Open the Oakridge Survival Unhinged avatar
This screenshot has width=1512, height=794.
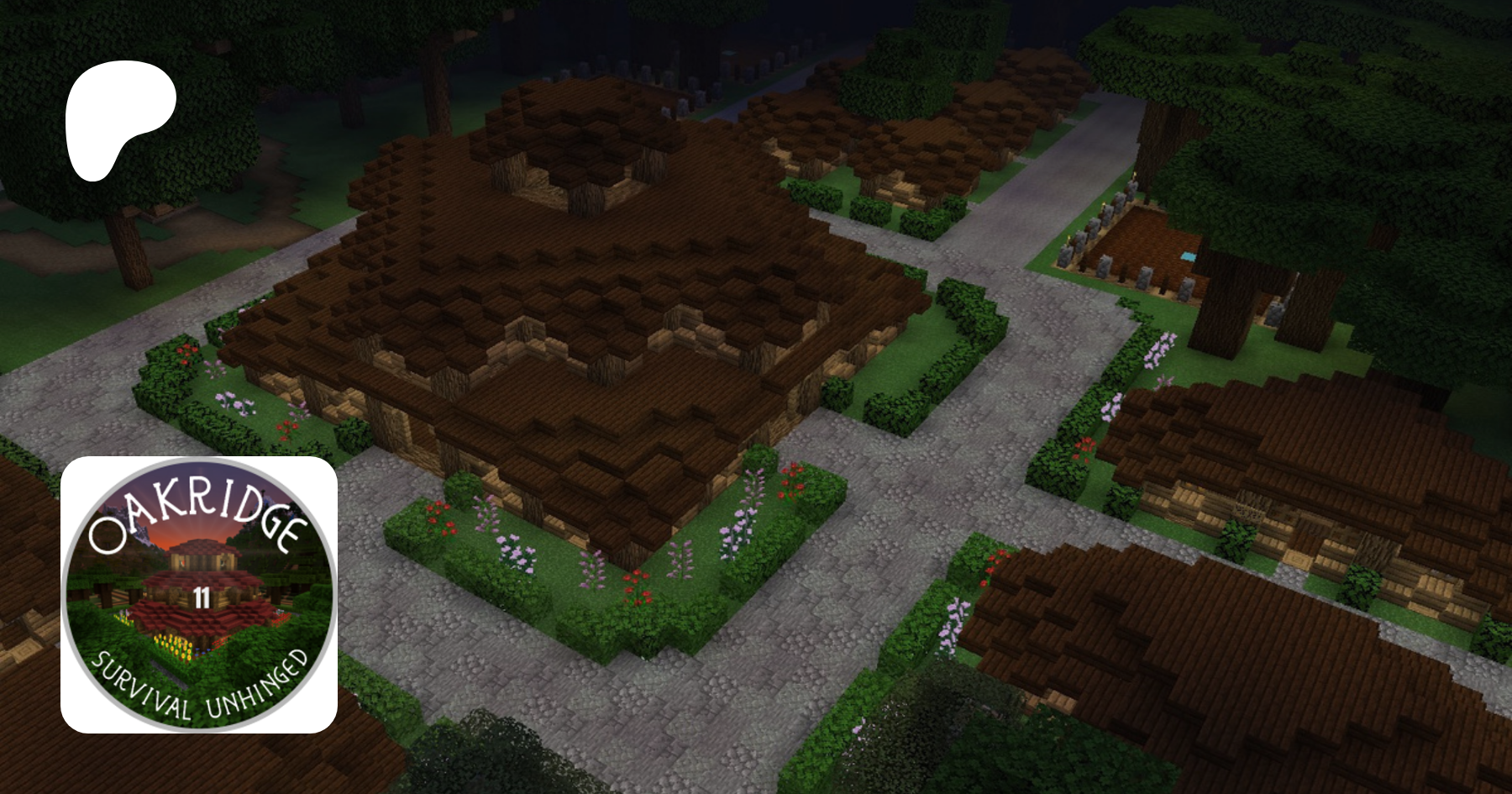(199, 594)
